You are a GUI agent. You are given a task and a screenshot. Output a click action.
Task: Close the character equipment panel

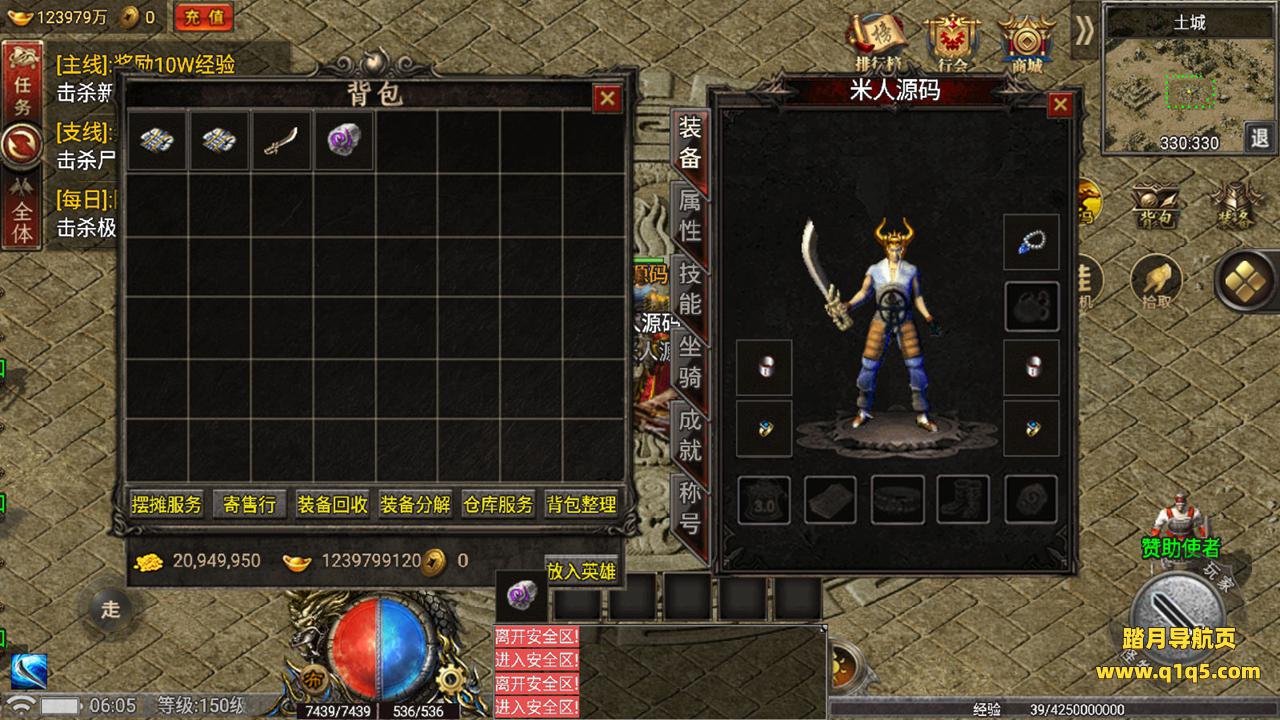pyautogui.click(x=1060, y=104)
